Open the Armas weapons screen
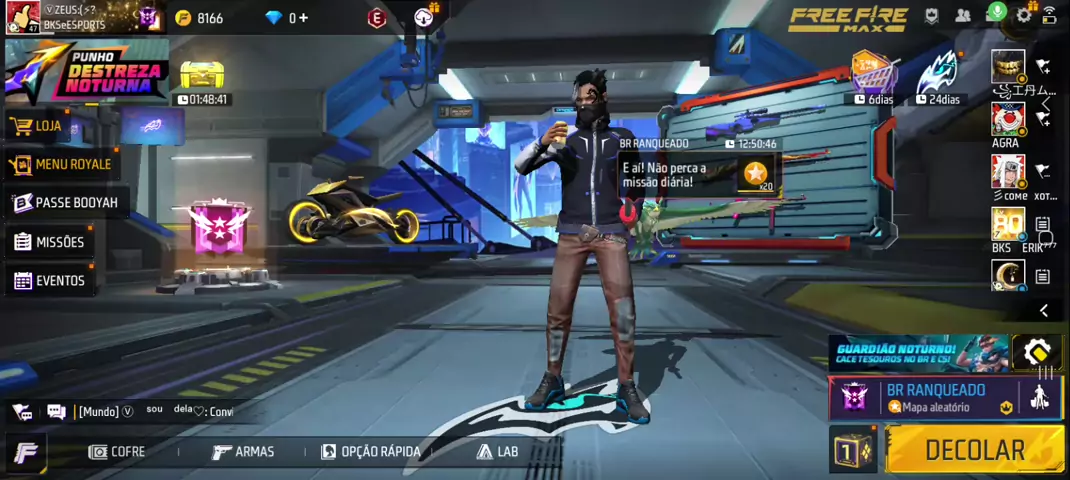The image size is (1070, 480). 244,452
